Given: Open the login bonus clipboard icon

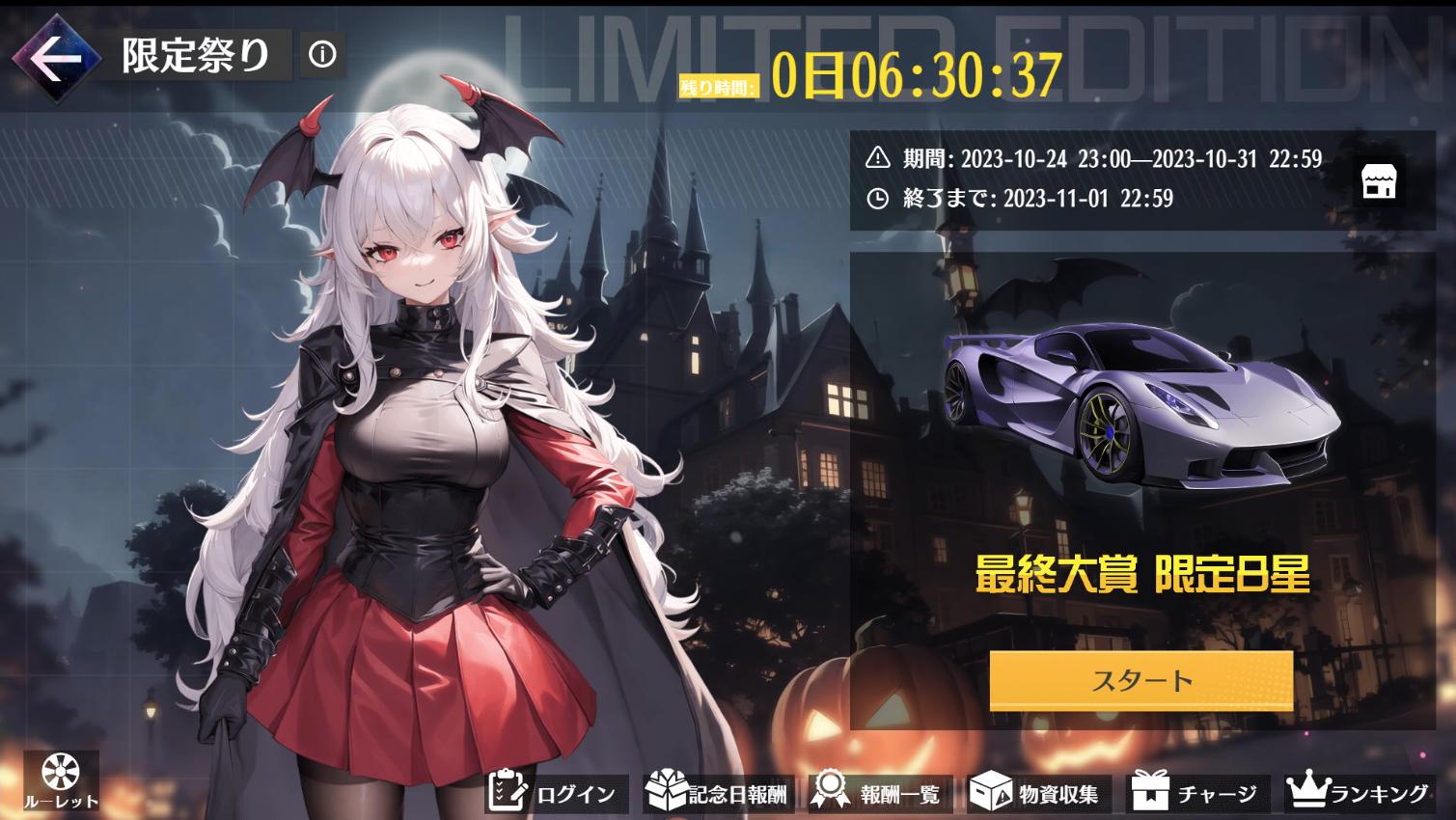Looking at the screenshot, I should (x=505, y=791).
